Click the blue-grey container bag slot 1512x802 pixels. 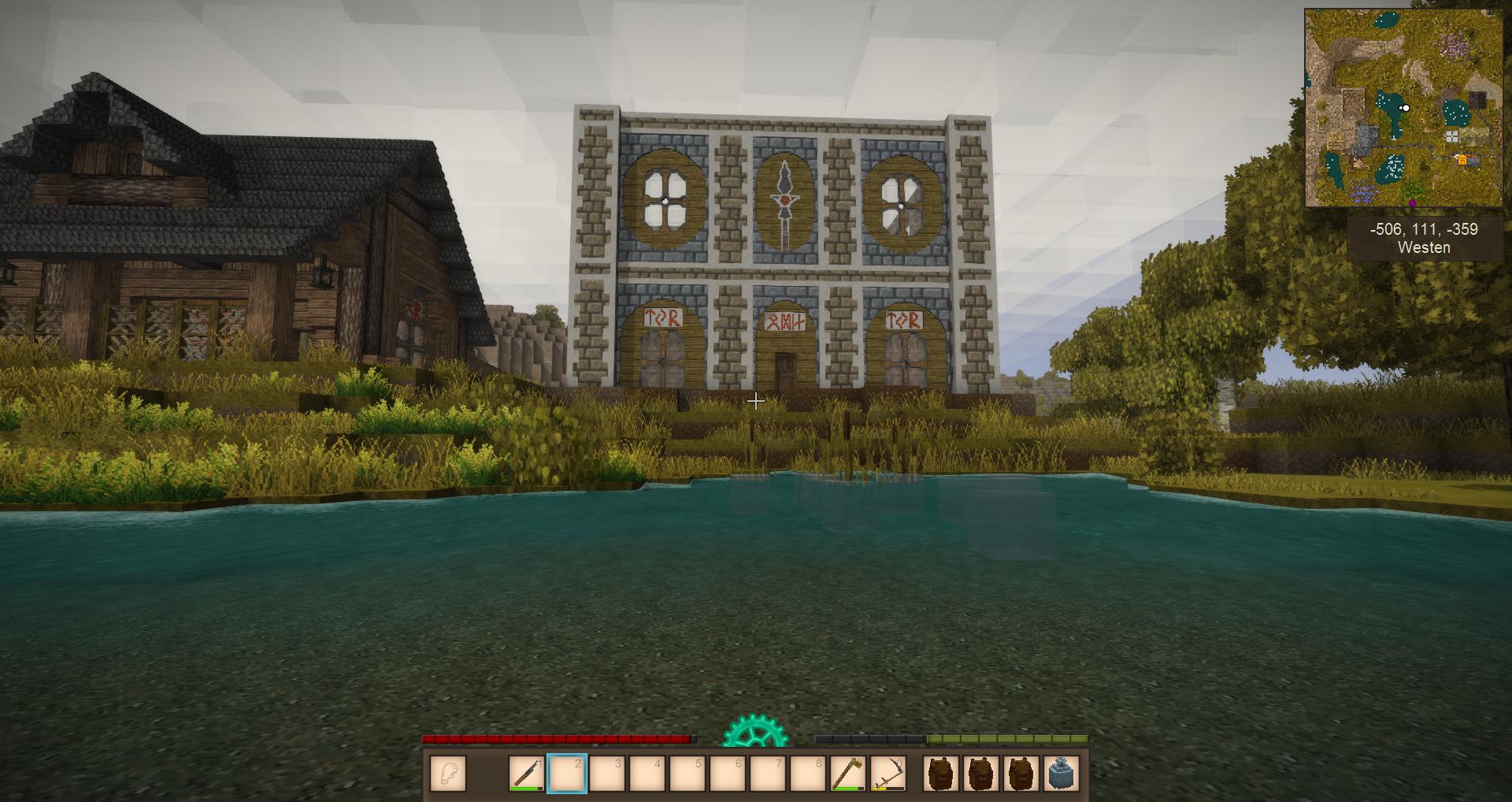(x=1062, y=773)
